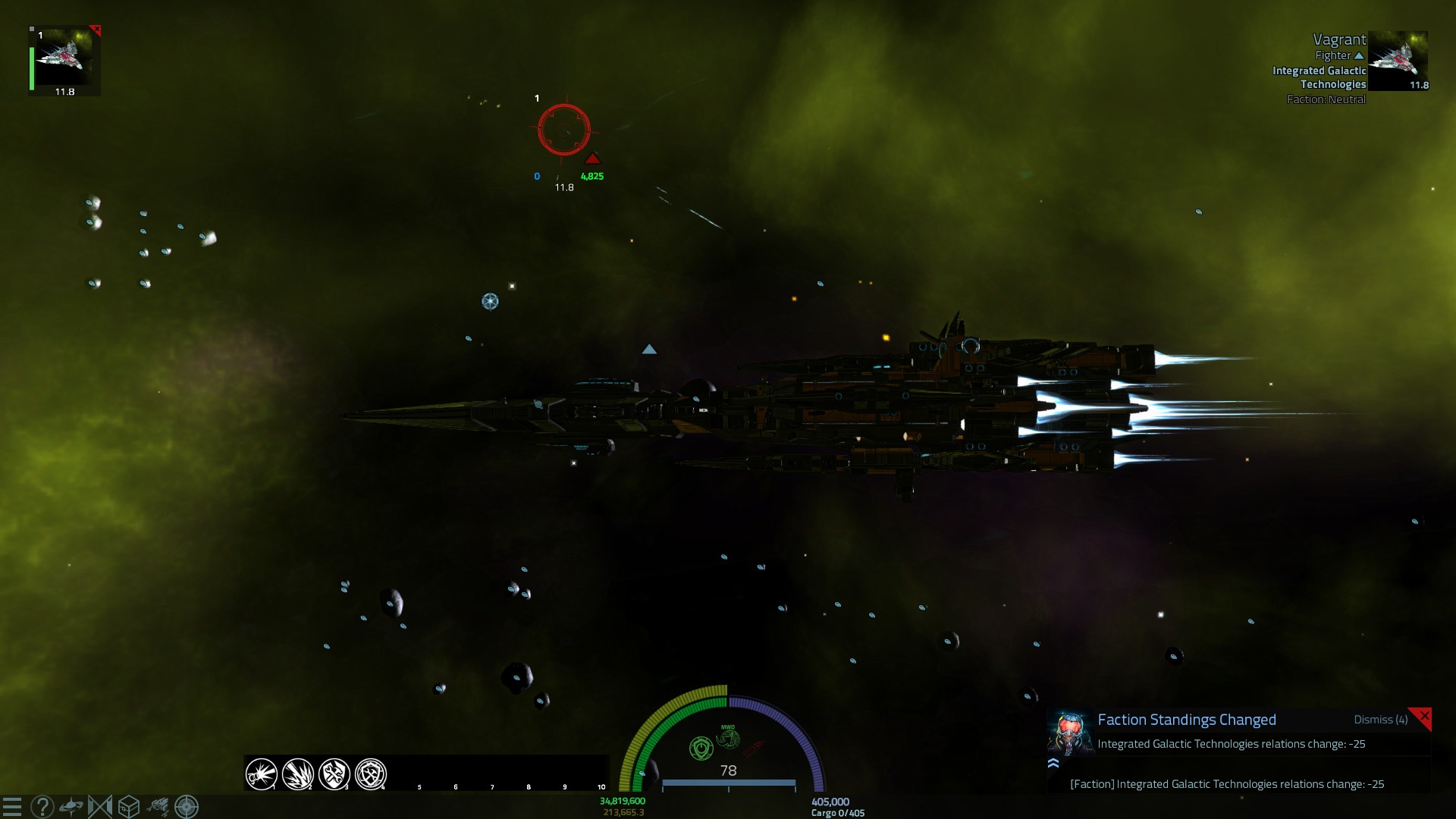The height and width of the screenshot is (819, 1456).
Task: Click Dismiss (4) to clear notifications
Action: [1380, 720]
